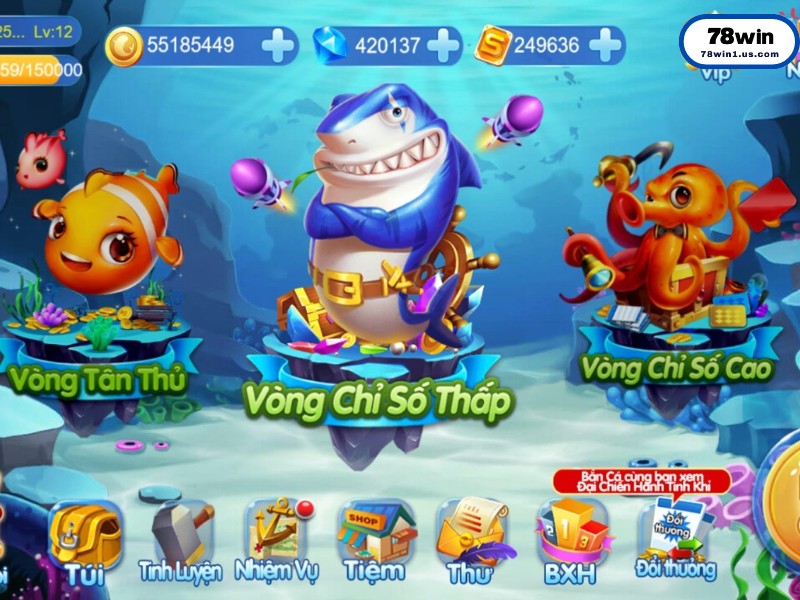The width and height of the screenshot is (800, 600).
Task: Tap the plus beside the S token balance
Action: click(605, 45)
